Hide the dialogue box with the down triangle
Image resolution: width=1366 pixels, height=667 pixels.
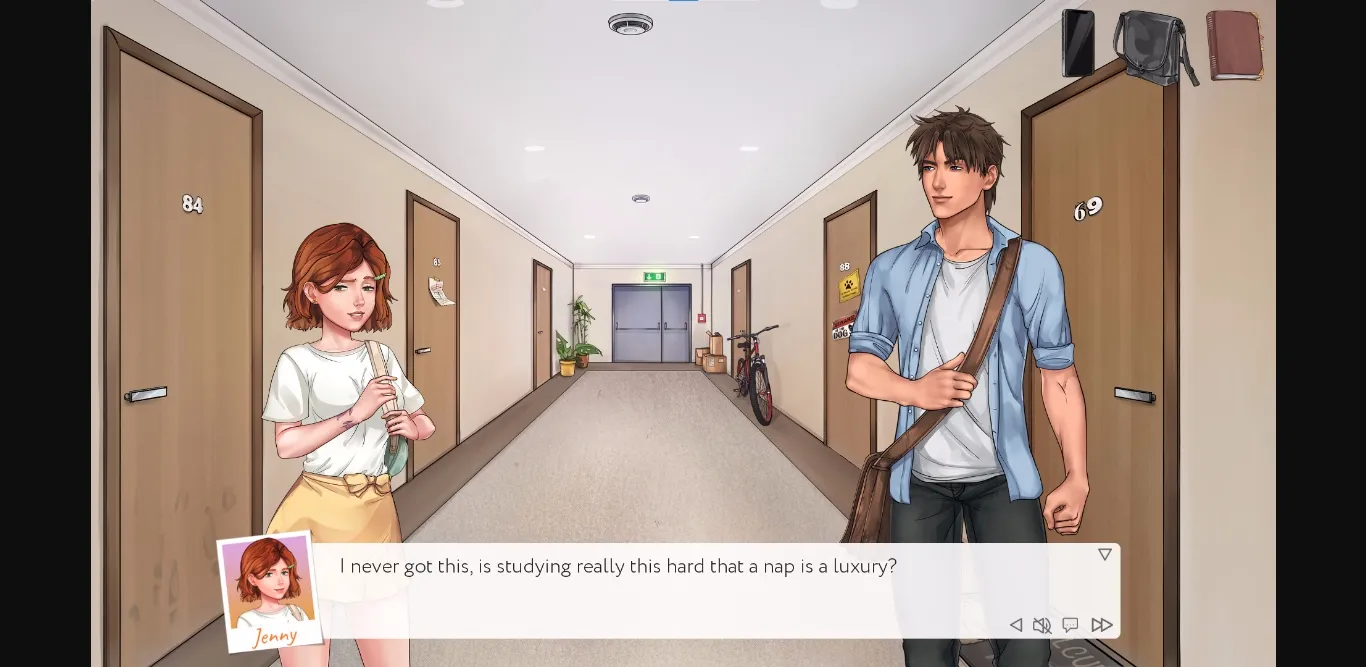pos(1104,554)
